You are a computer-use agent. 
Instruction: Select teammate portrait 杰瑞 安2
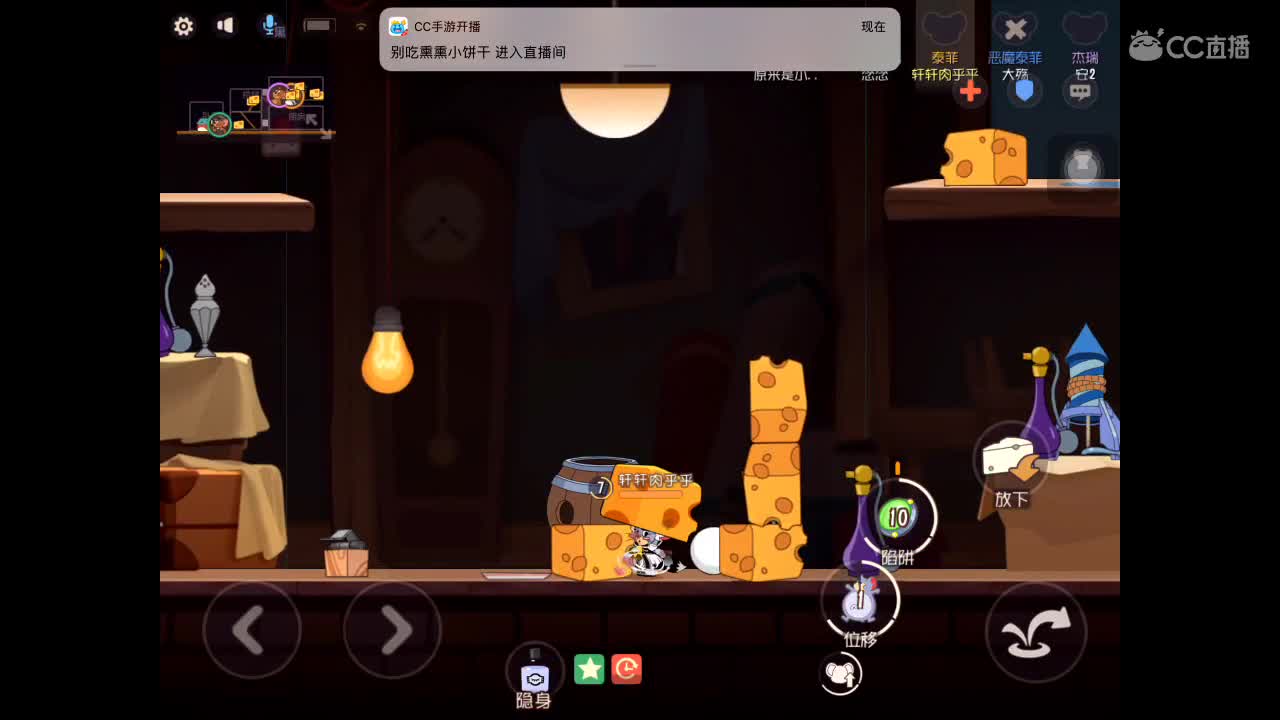pos(1081,28)
